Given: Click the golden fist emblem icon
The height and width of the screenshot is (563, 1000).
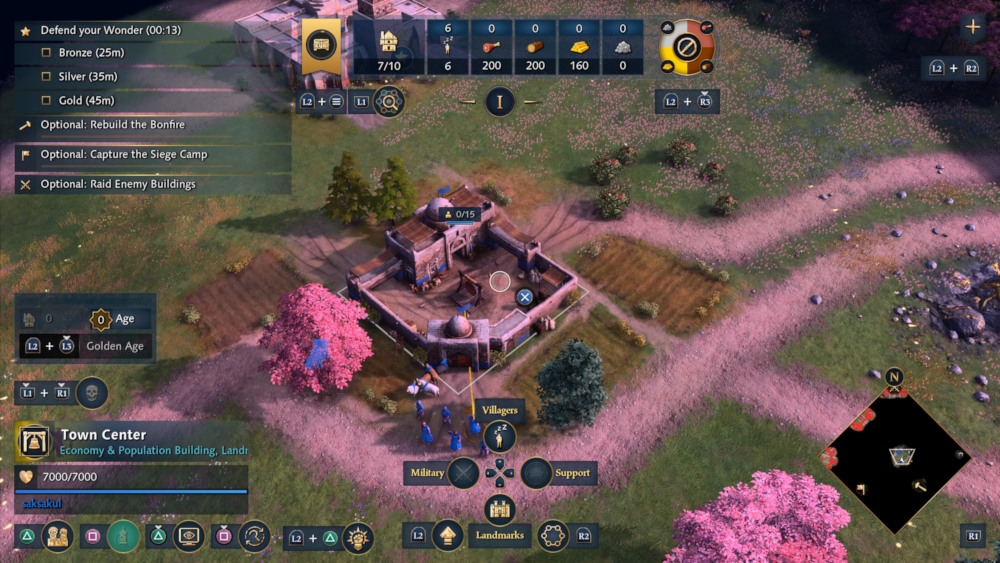Looking at the screenshot, I should pyautogui.click(x=358, y=538).
